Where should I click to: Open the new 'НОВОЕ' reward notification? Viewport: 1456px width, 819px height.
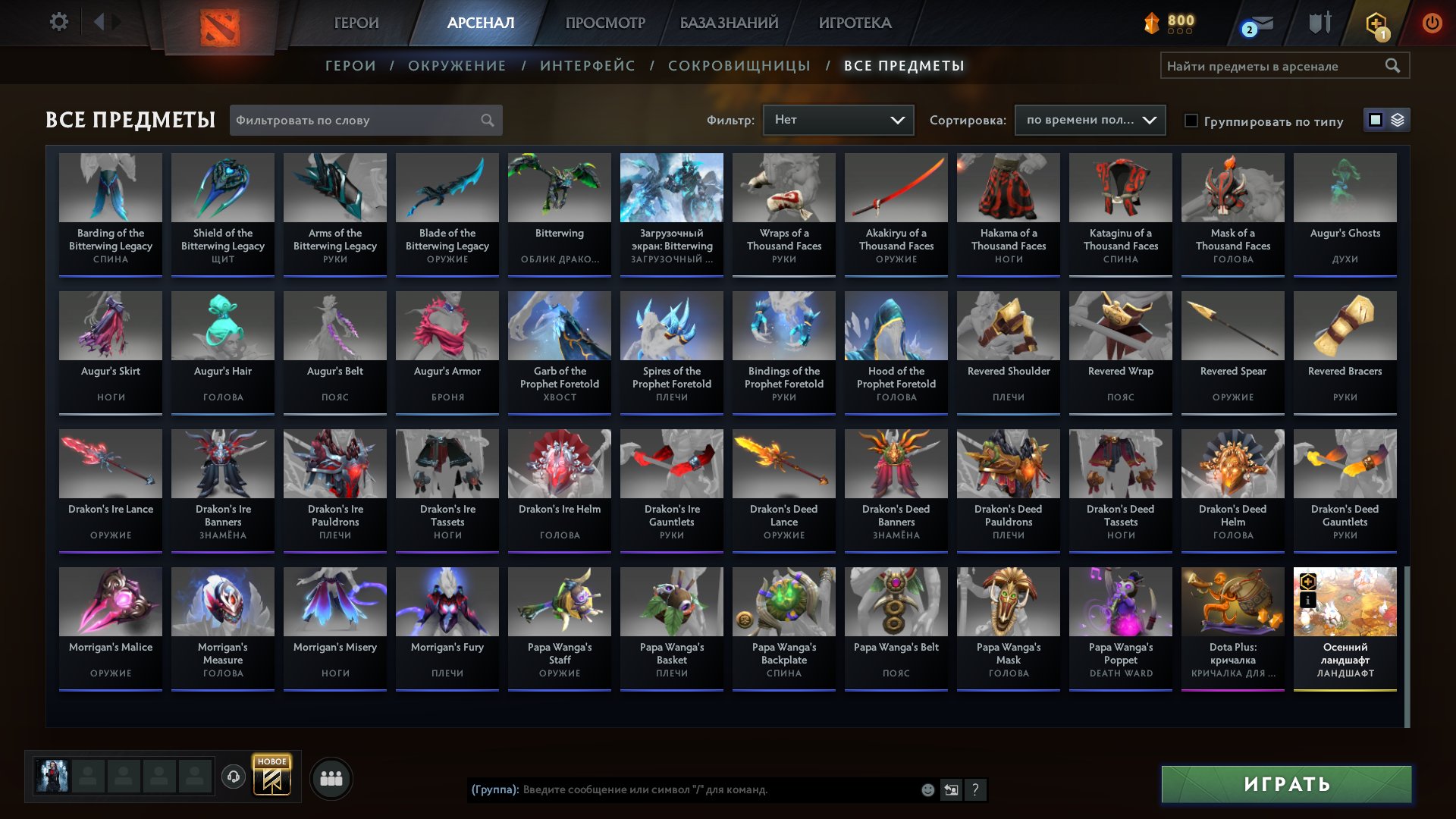pyautogui.click(x=271, y=777)
